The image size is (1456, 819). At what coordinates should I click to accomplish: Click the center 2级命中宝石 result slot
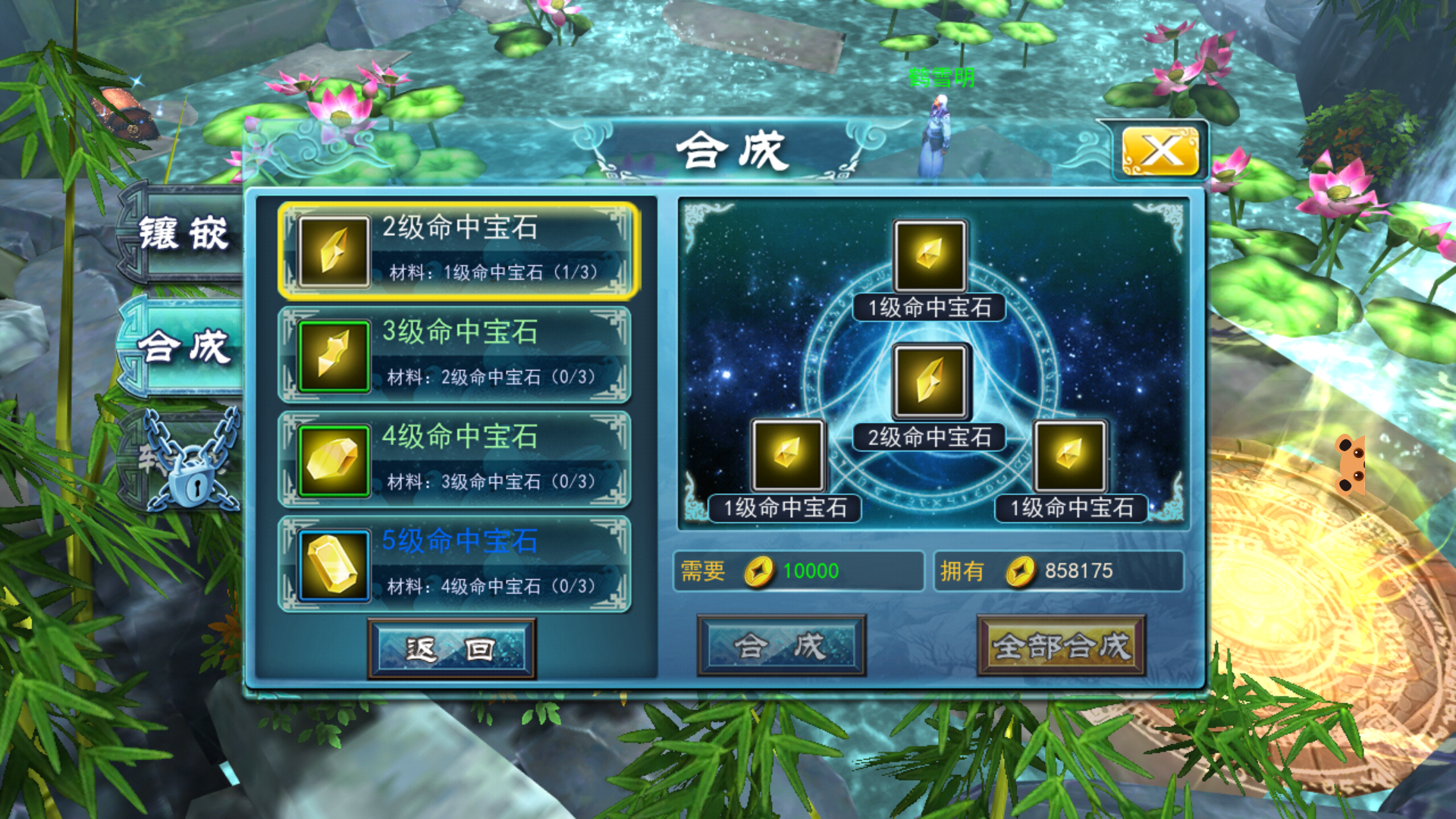click(x=930, y=381)
